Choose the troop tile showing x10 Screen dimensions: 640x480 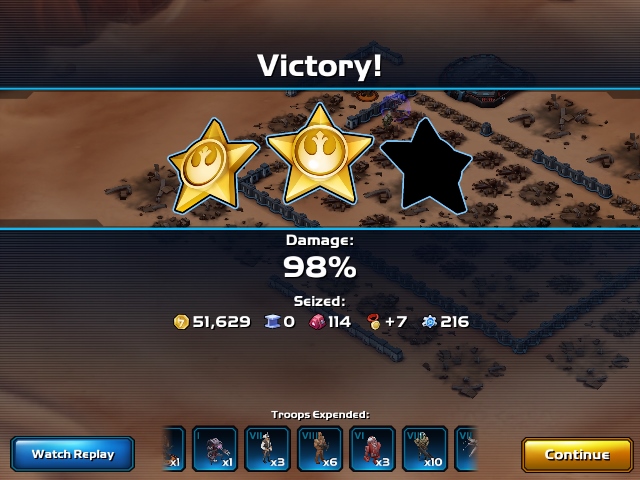(x=425, y=449)
